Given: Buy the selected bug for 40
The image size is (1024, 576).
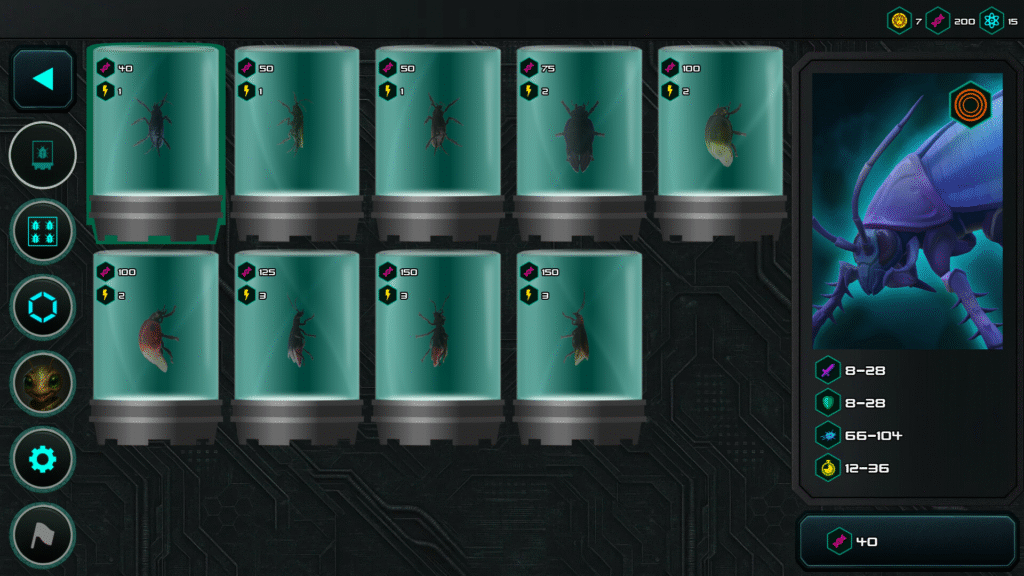Looking at the screenshot, I should coord(907,541).
